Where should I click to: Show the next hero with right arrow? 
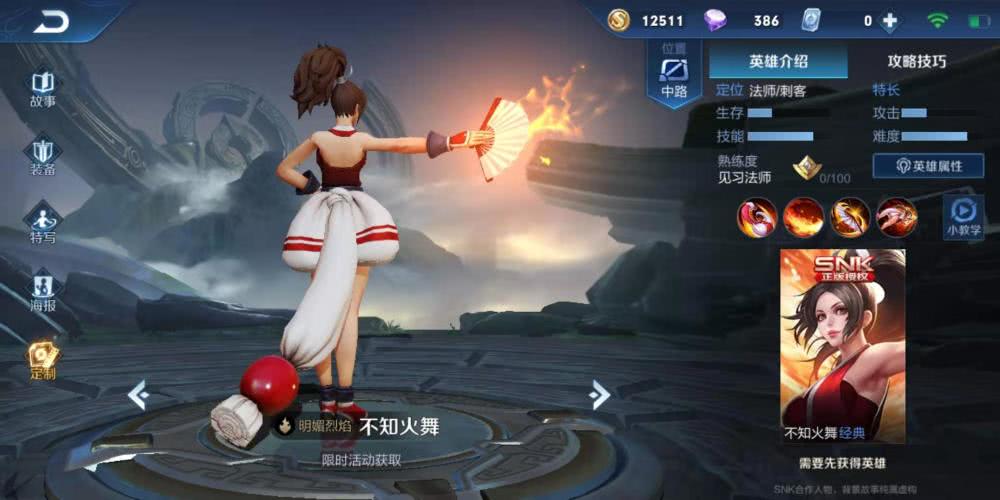[x=600, y=395]
